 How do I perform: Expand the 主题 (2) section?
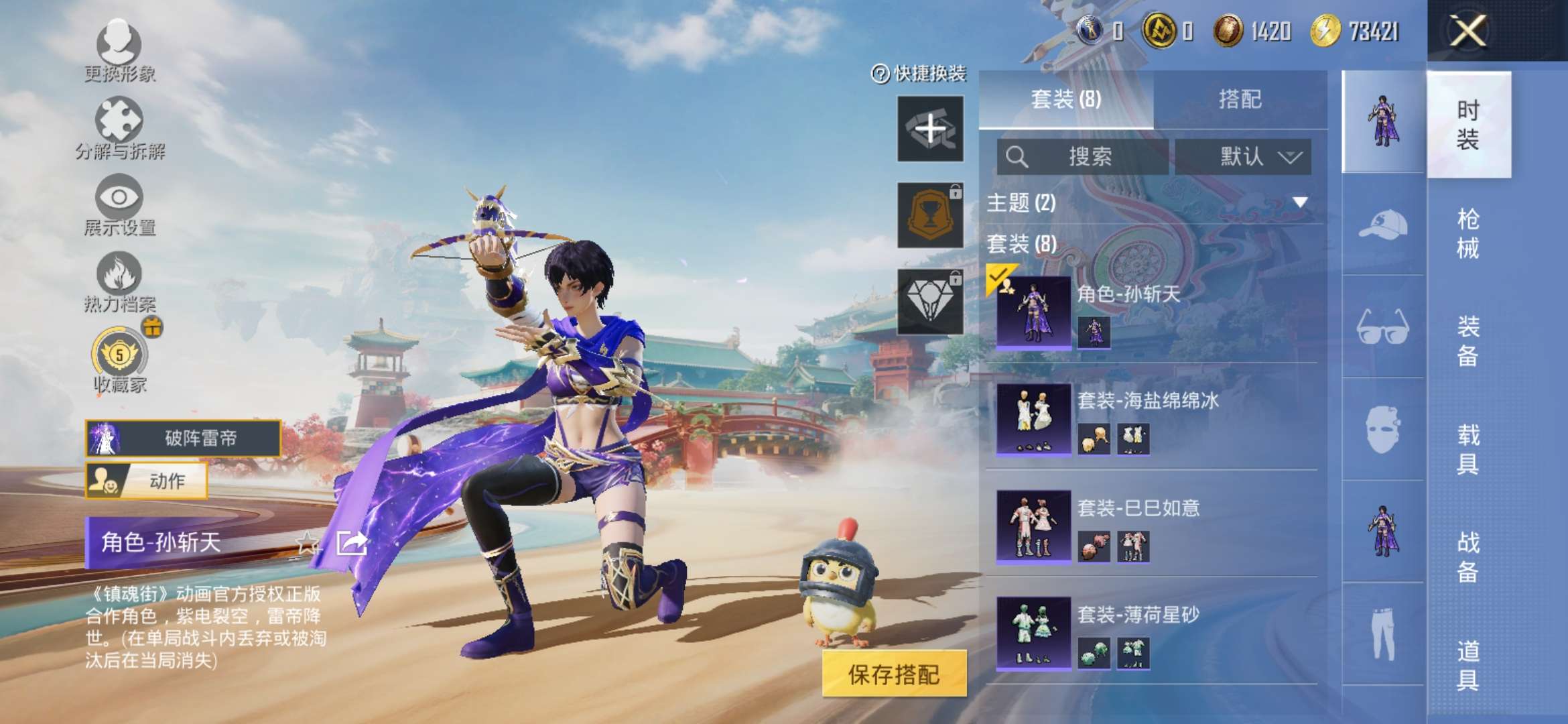1300,202
